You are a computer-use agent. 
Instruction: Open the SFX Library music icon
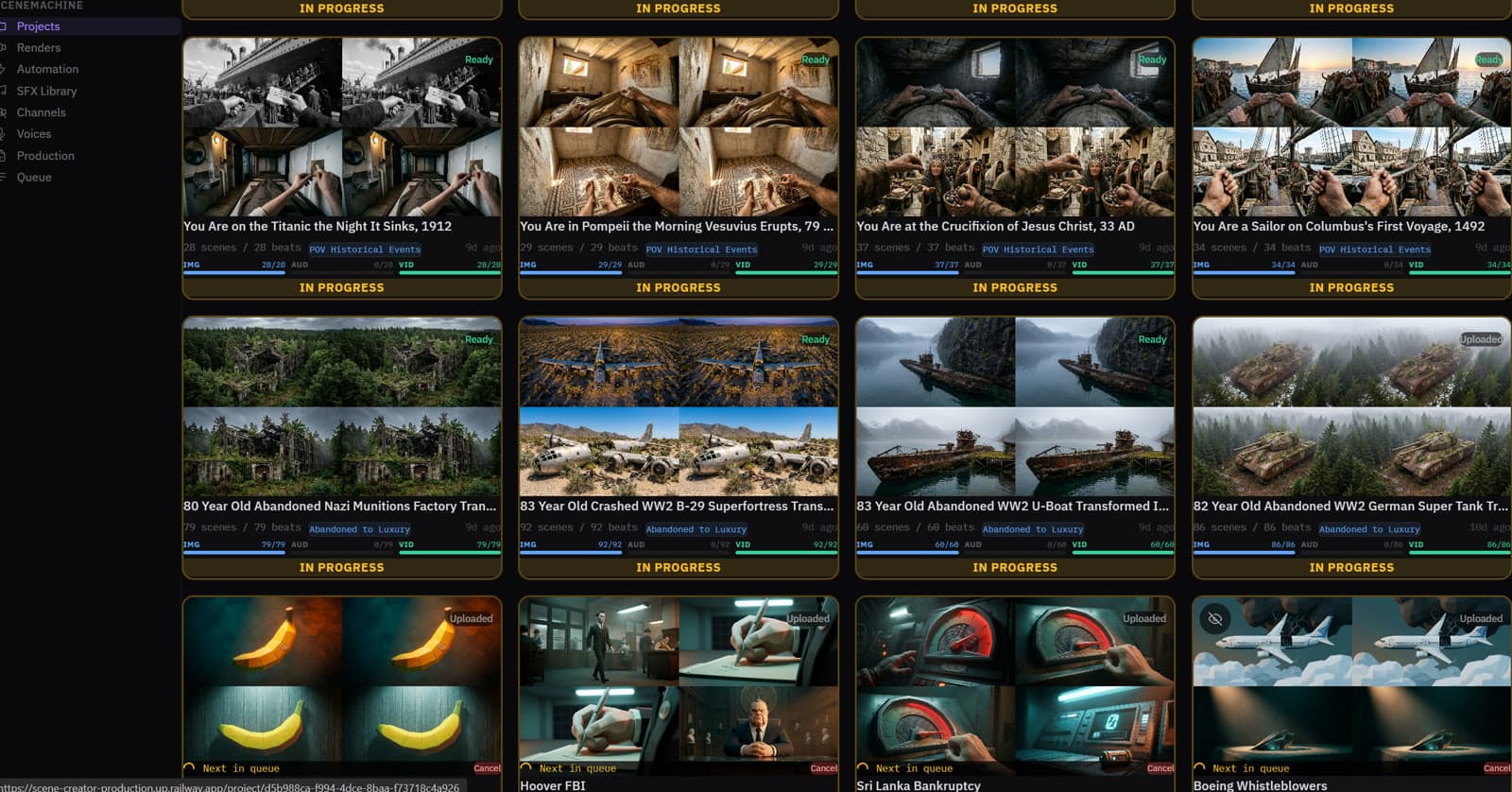pyautogui.click(x=8, y=91)
